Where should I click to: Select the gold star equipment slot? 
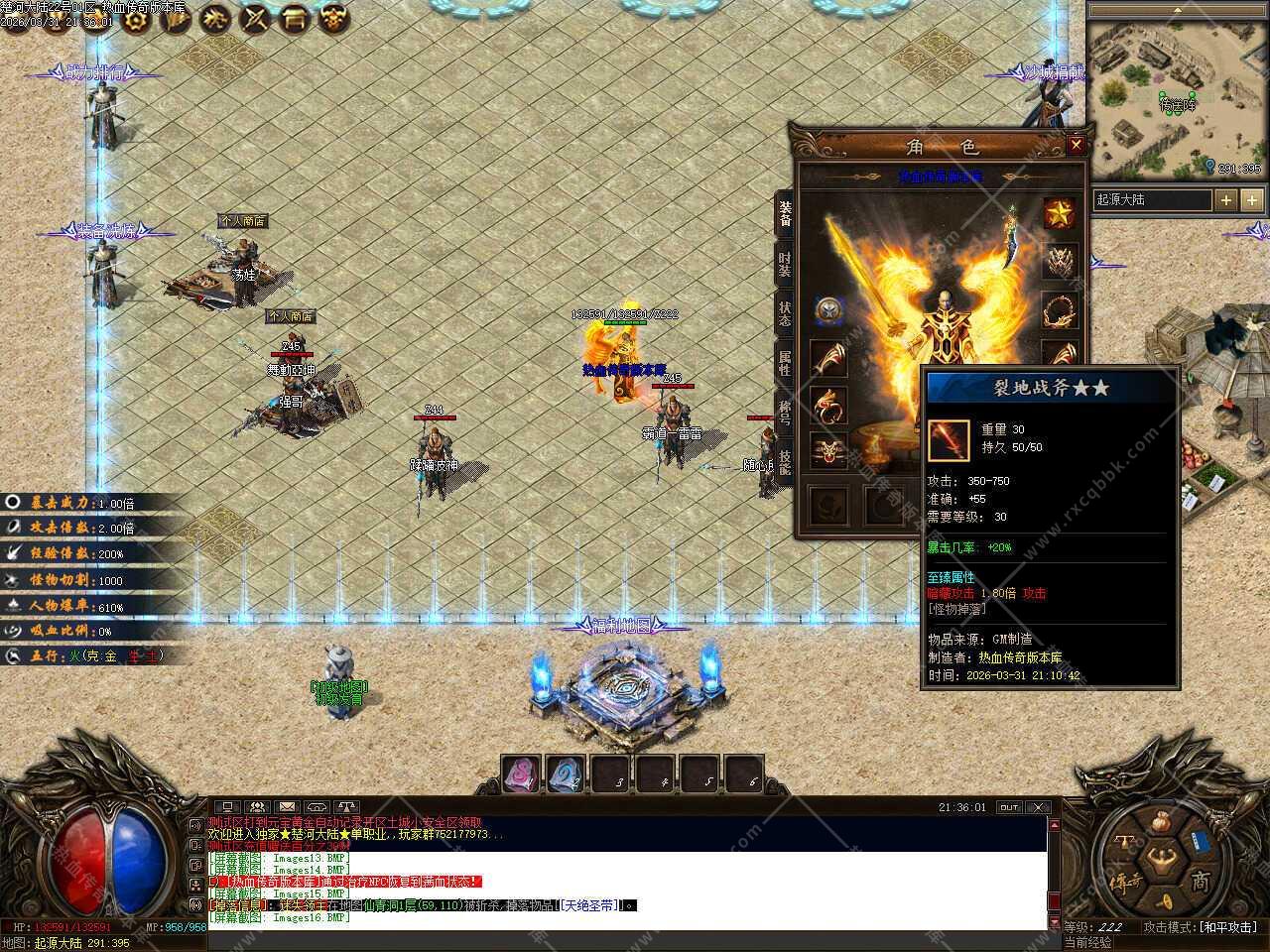(1060, 213)
